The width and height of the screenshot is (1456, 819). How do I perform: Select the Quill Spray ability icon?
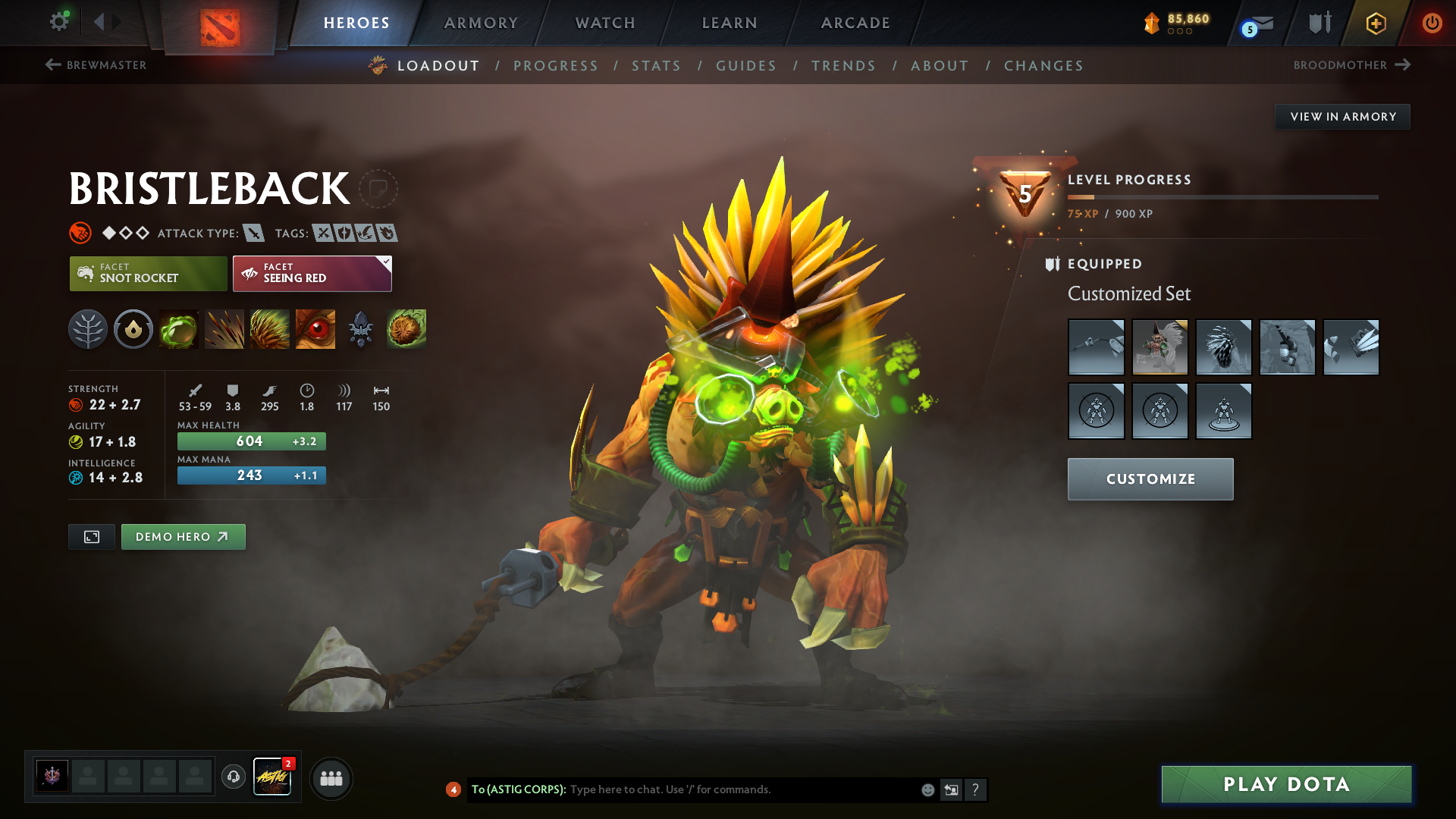224,329
